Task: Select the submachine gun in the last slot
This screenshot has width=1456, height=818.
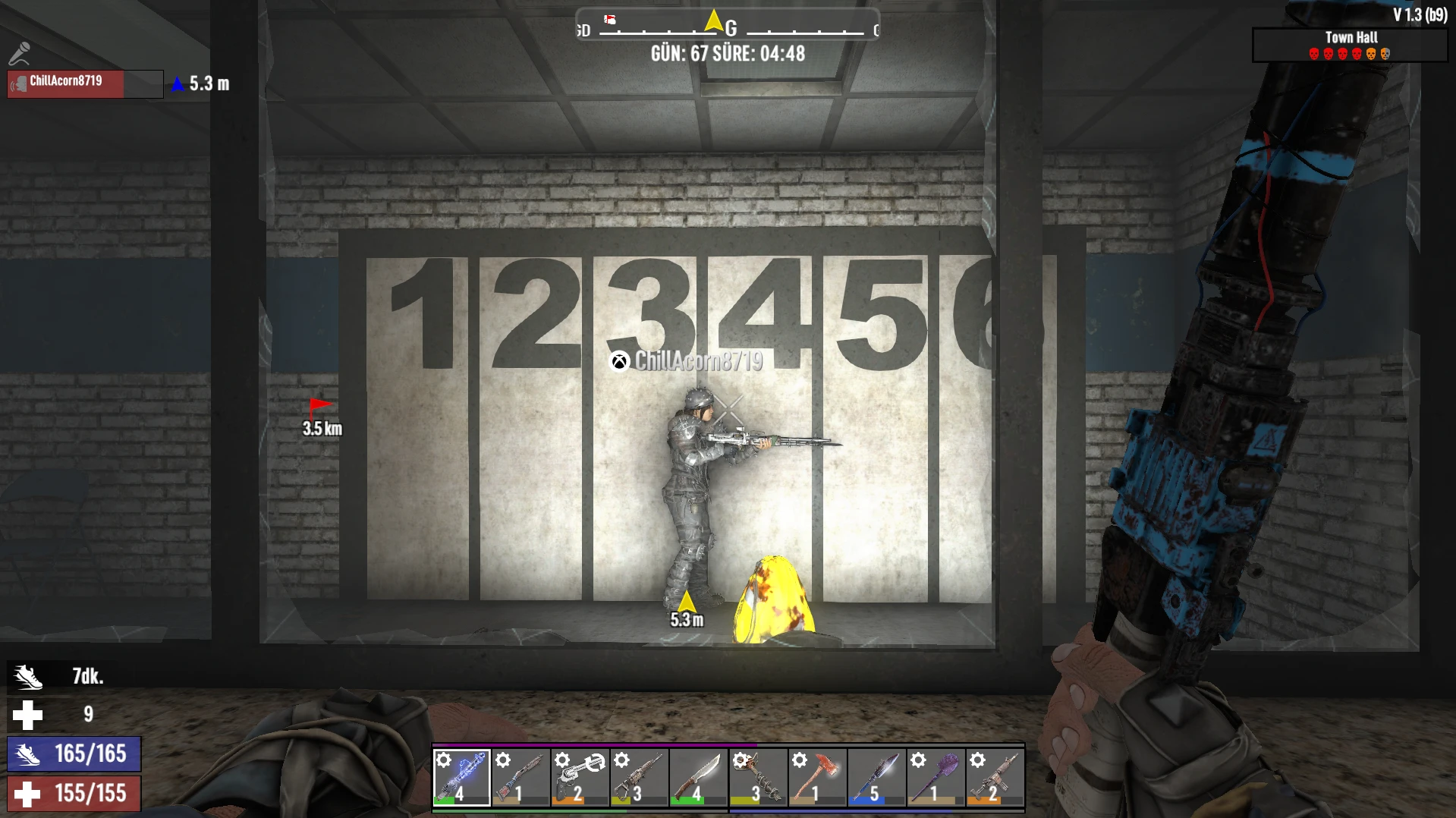Action: (x=994, y=777)
